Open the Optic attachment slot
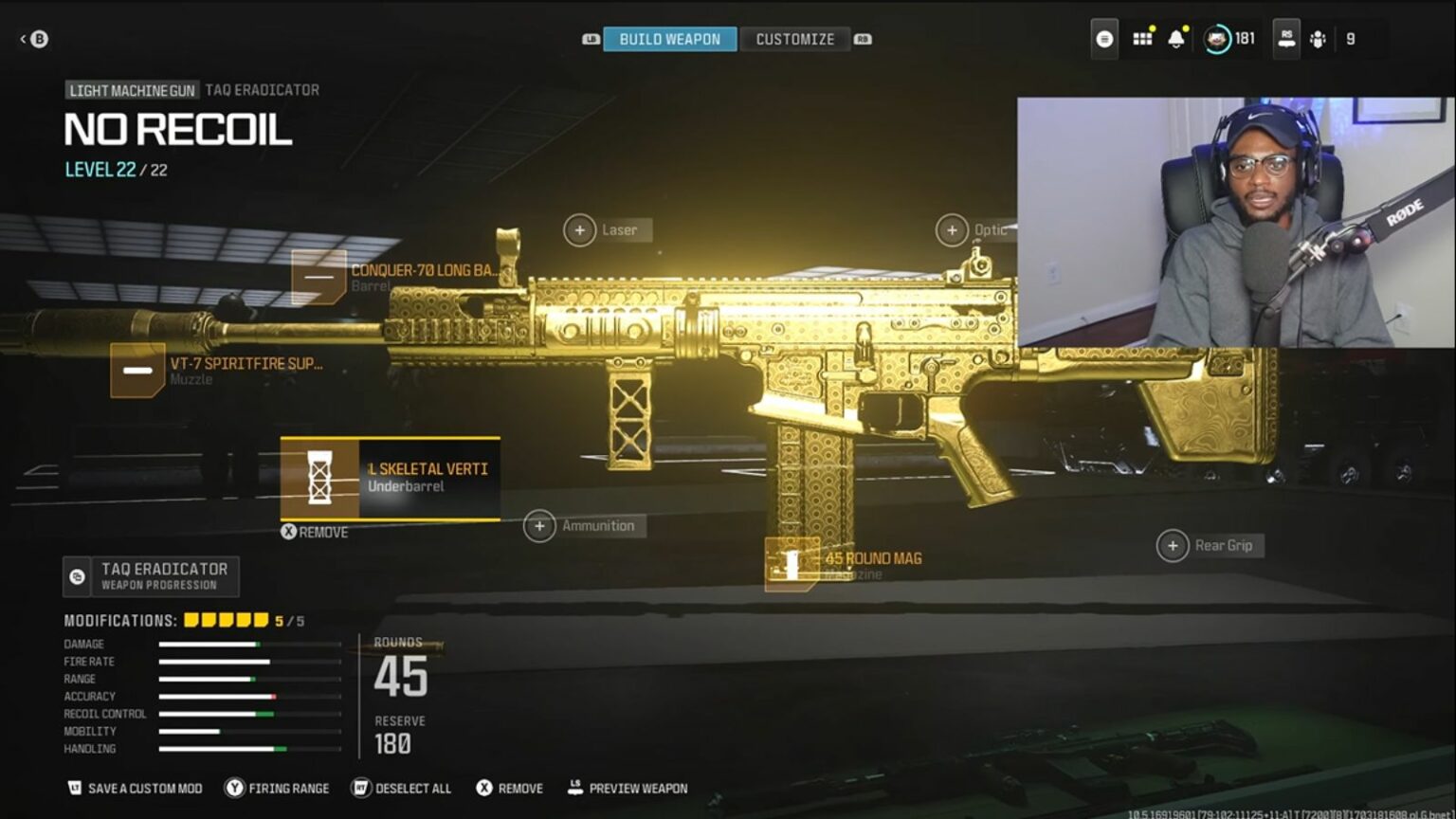 click(952, 229)
